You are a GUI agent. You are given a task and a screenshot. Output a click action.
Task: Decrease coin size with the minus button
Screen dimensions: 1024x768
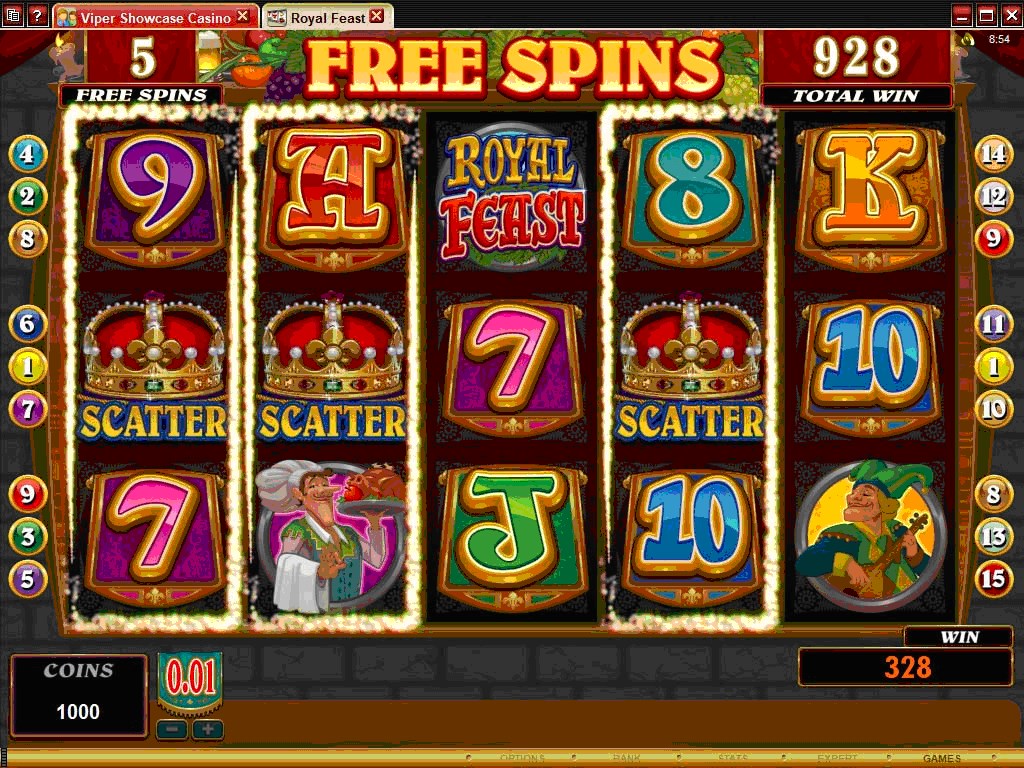pos(171,729)
